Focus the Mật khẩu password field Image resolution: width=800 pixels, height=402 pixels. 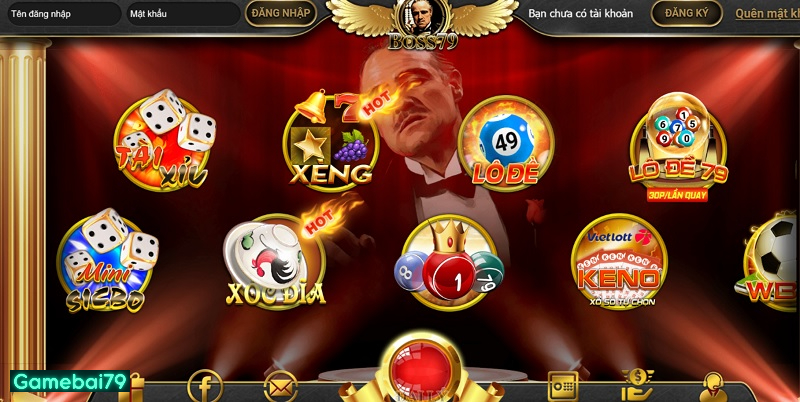click(182, 14)
